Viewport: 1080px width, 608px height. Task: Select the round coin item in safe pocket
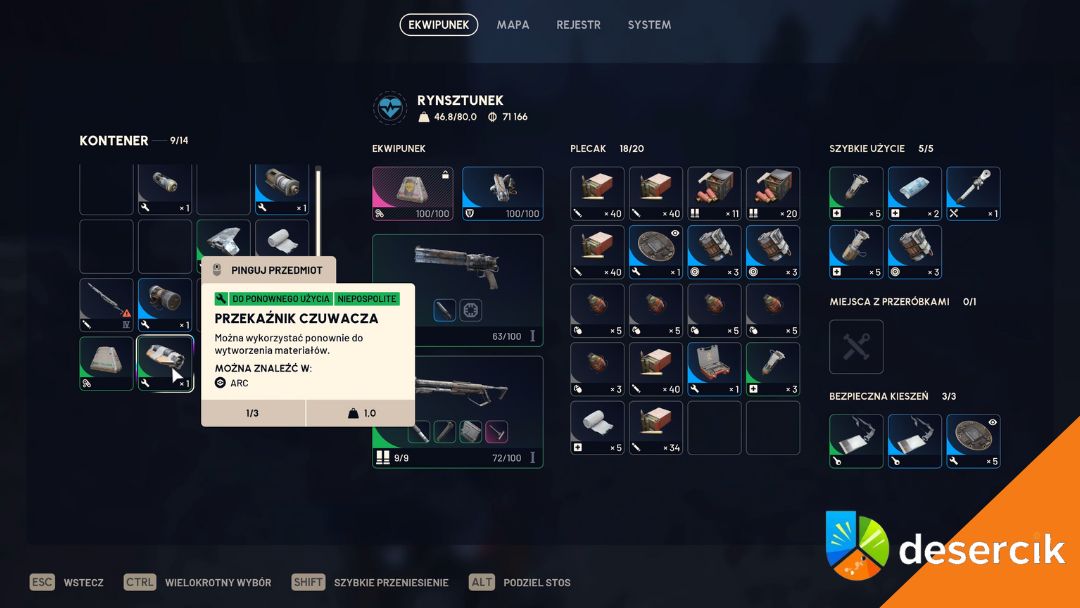point(972,441)
